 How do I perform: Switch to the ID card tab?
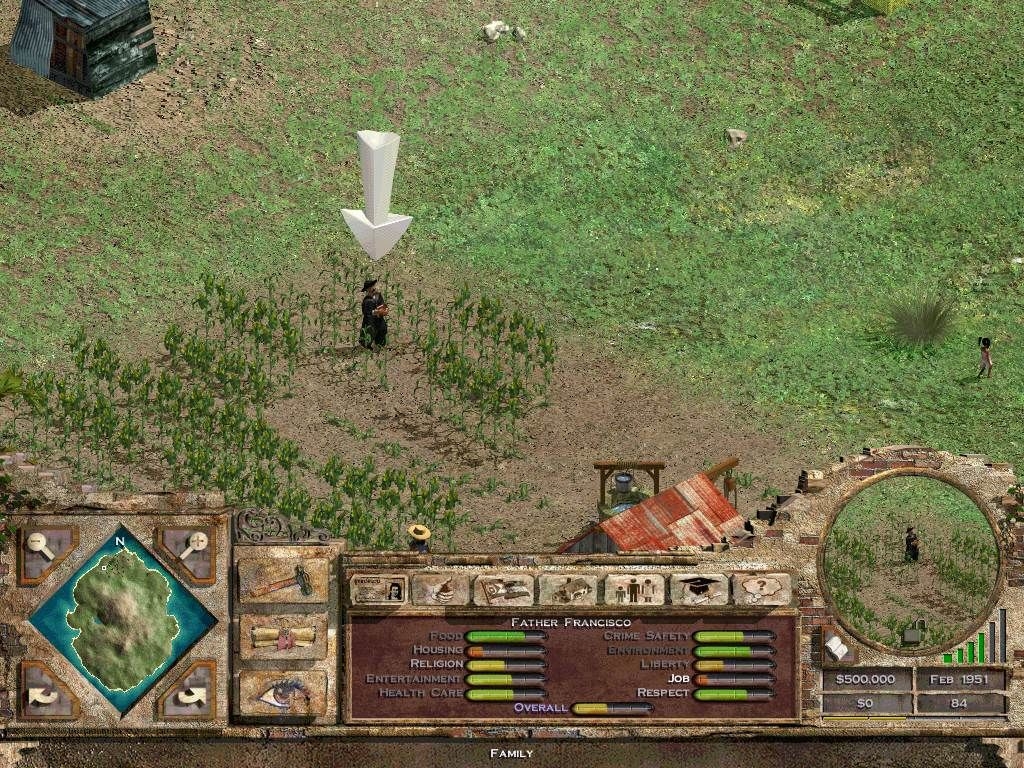point(378,589)
